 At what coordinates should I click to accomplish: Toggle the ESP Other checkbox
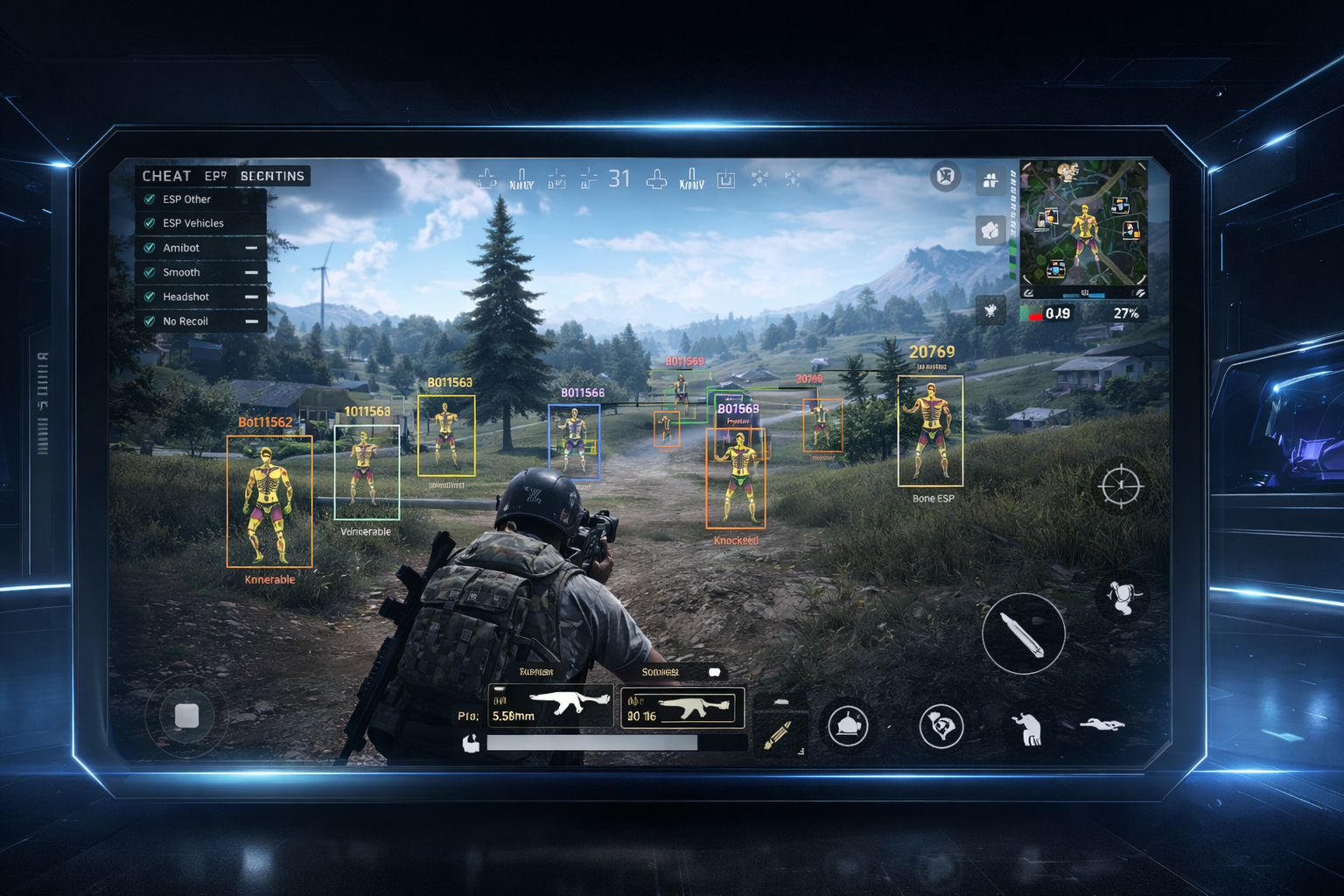[150, 199]
